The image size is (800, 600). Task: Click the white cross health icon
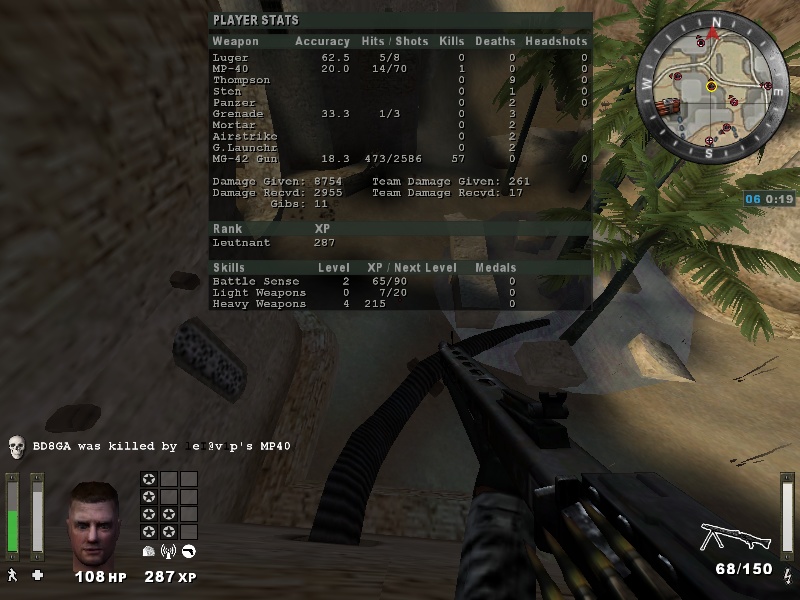coord(38,575)
